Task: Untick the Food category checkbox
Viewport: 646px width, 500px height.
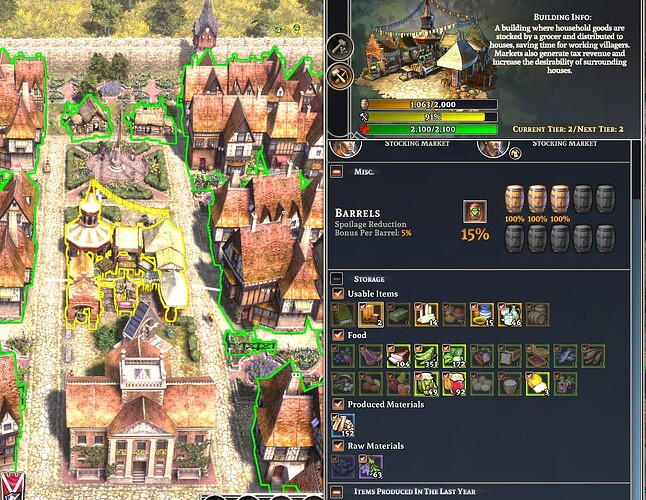Action: tap(338, 336)
